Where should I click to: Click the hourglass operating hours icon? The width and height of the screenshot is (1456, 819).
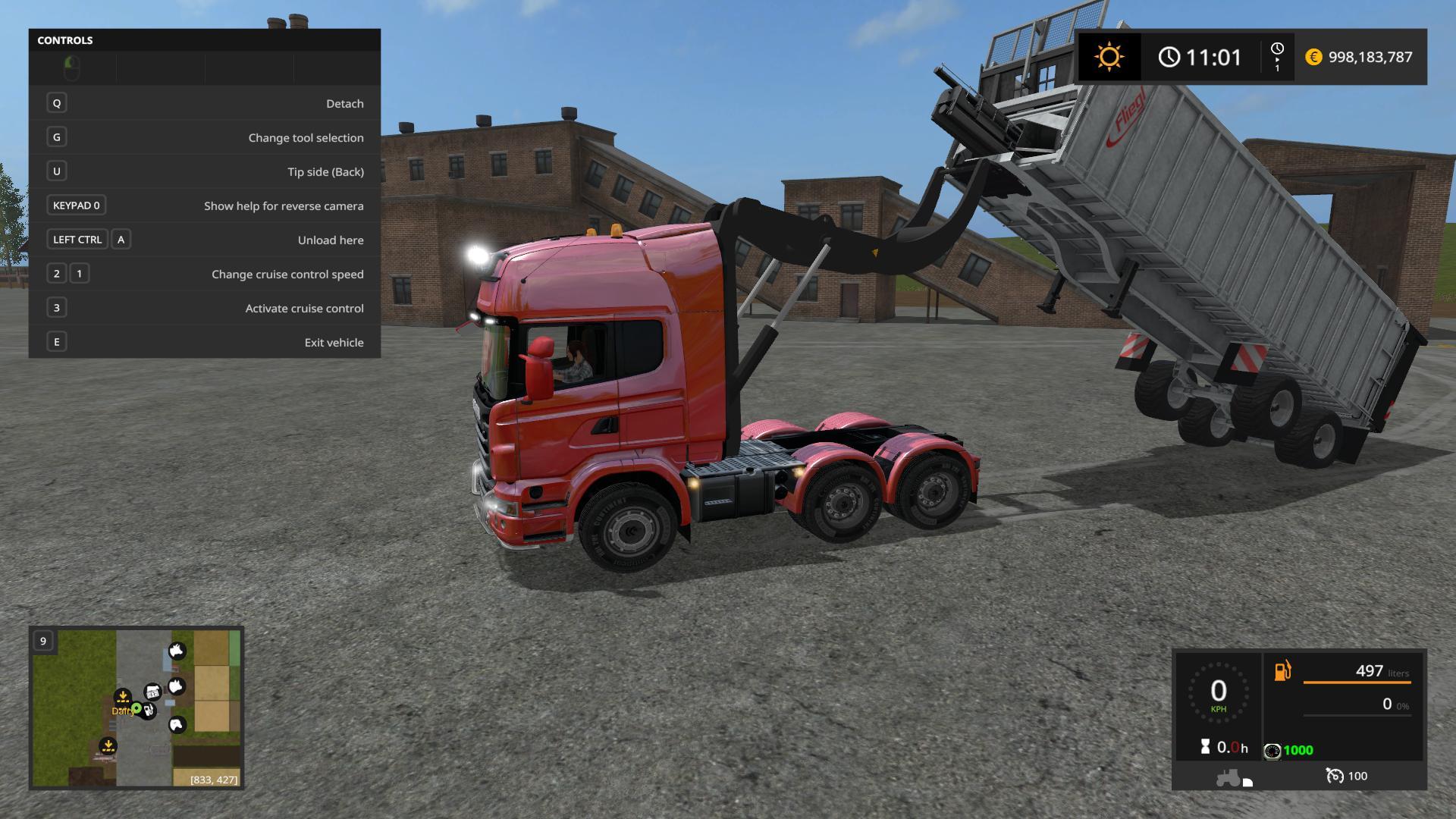pyautogui.click(x=1205, y=747)
